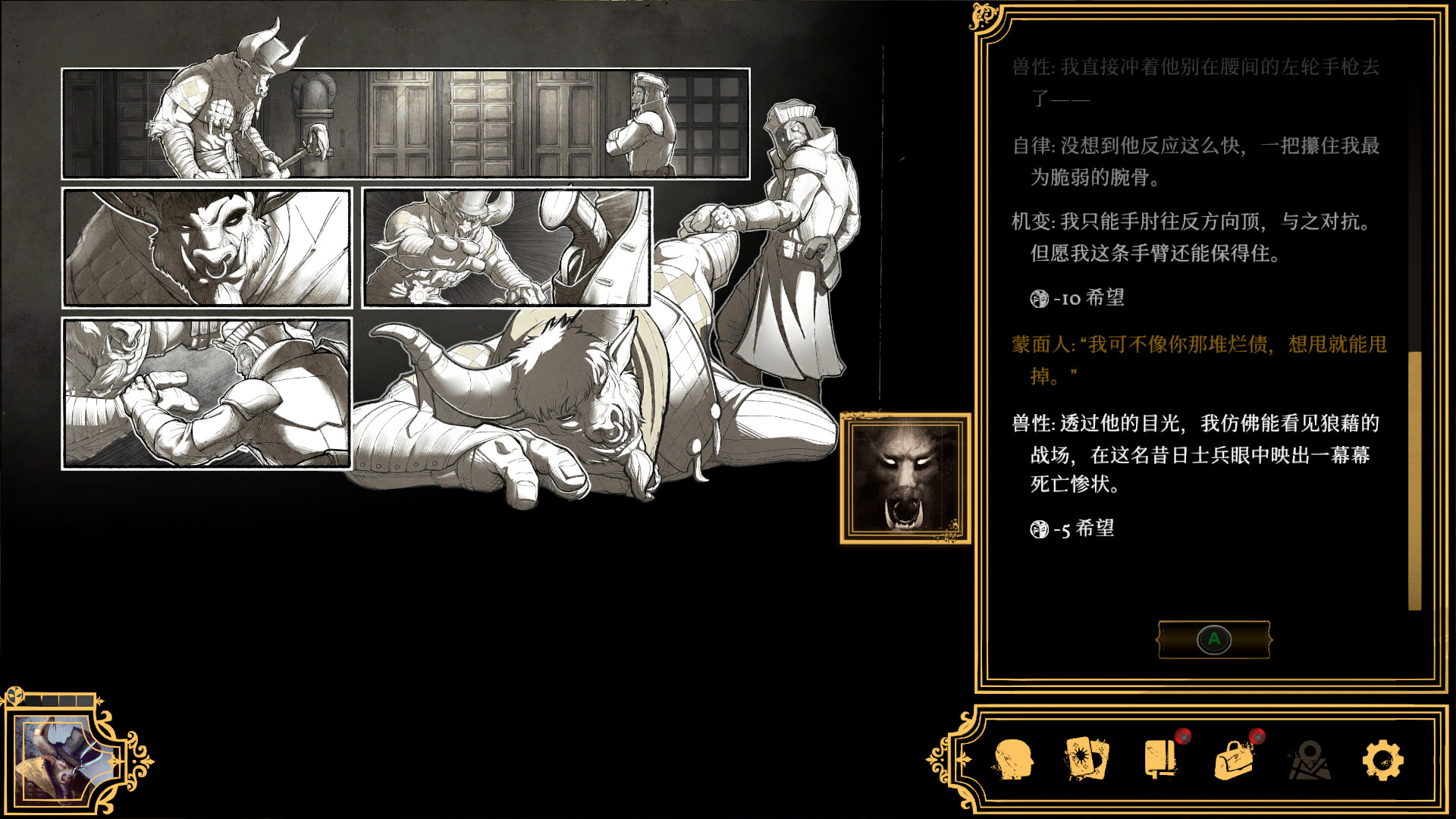
Task: Click the mask icon on the hope meter
Action: [x=17, y=695]
